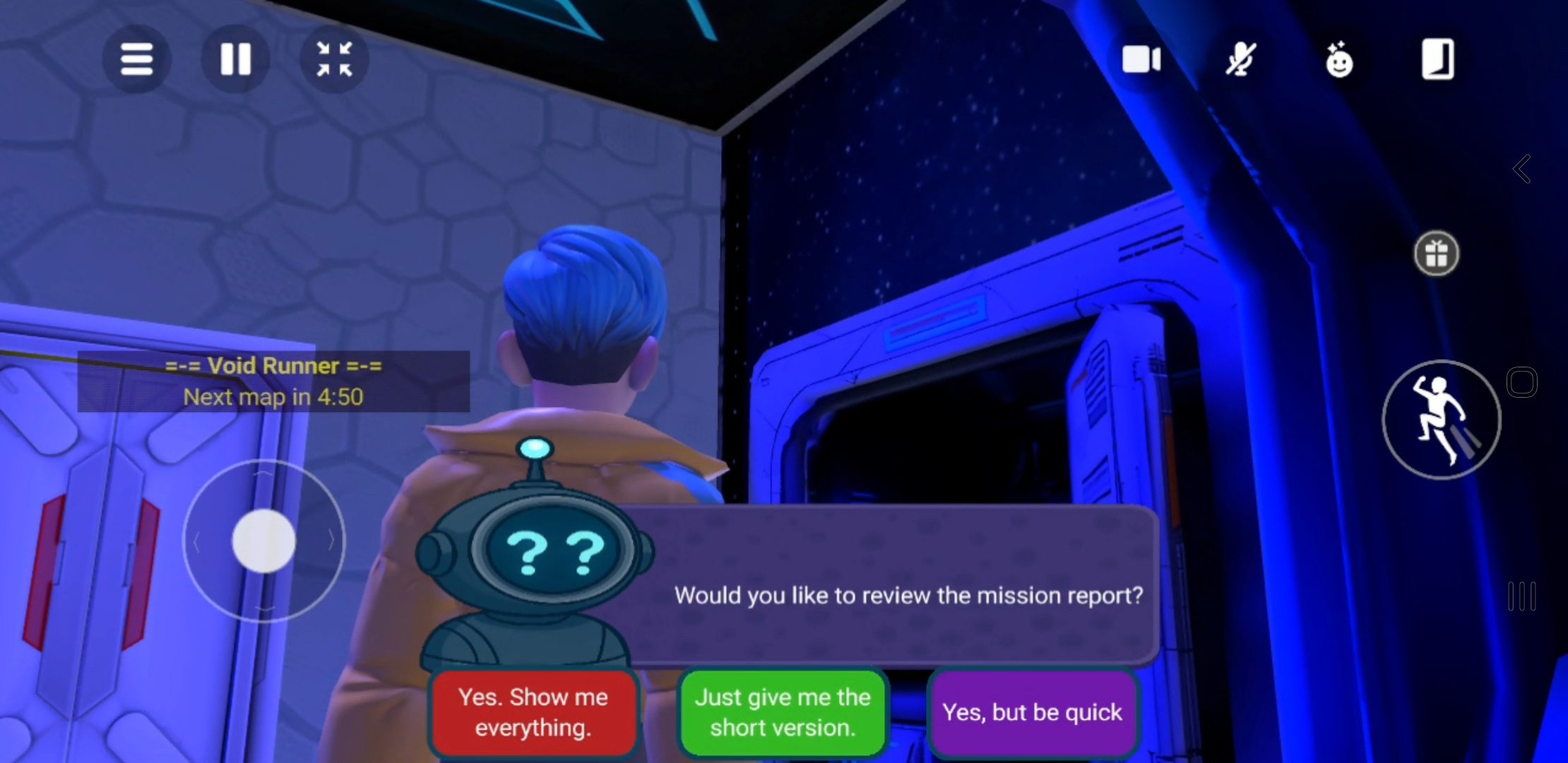Screen dimensions: 1568x763
Task: Open Android recent apps
Action: [x=1522, y=596]
